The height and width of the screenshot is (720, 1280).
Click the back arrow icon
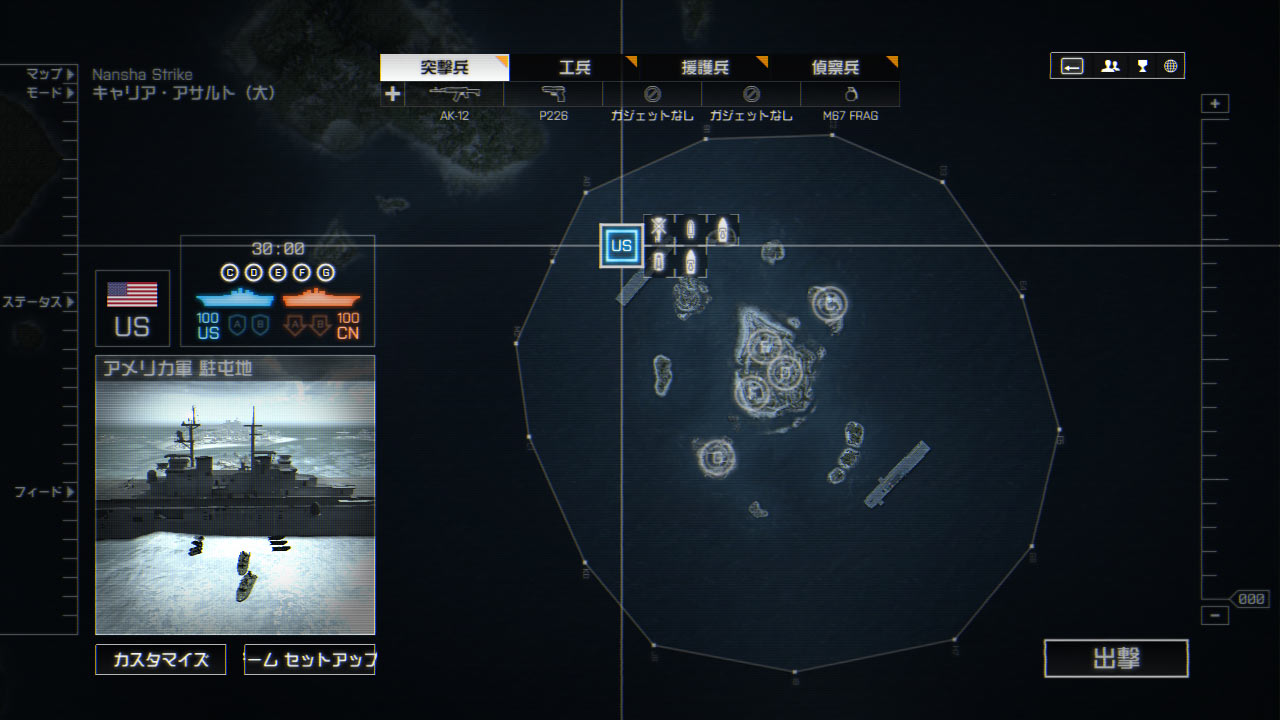click(x=1072, y=66)
